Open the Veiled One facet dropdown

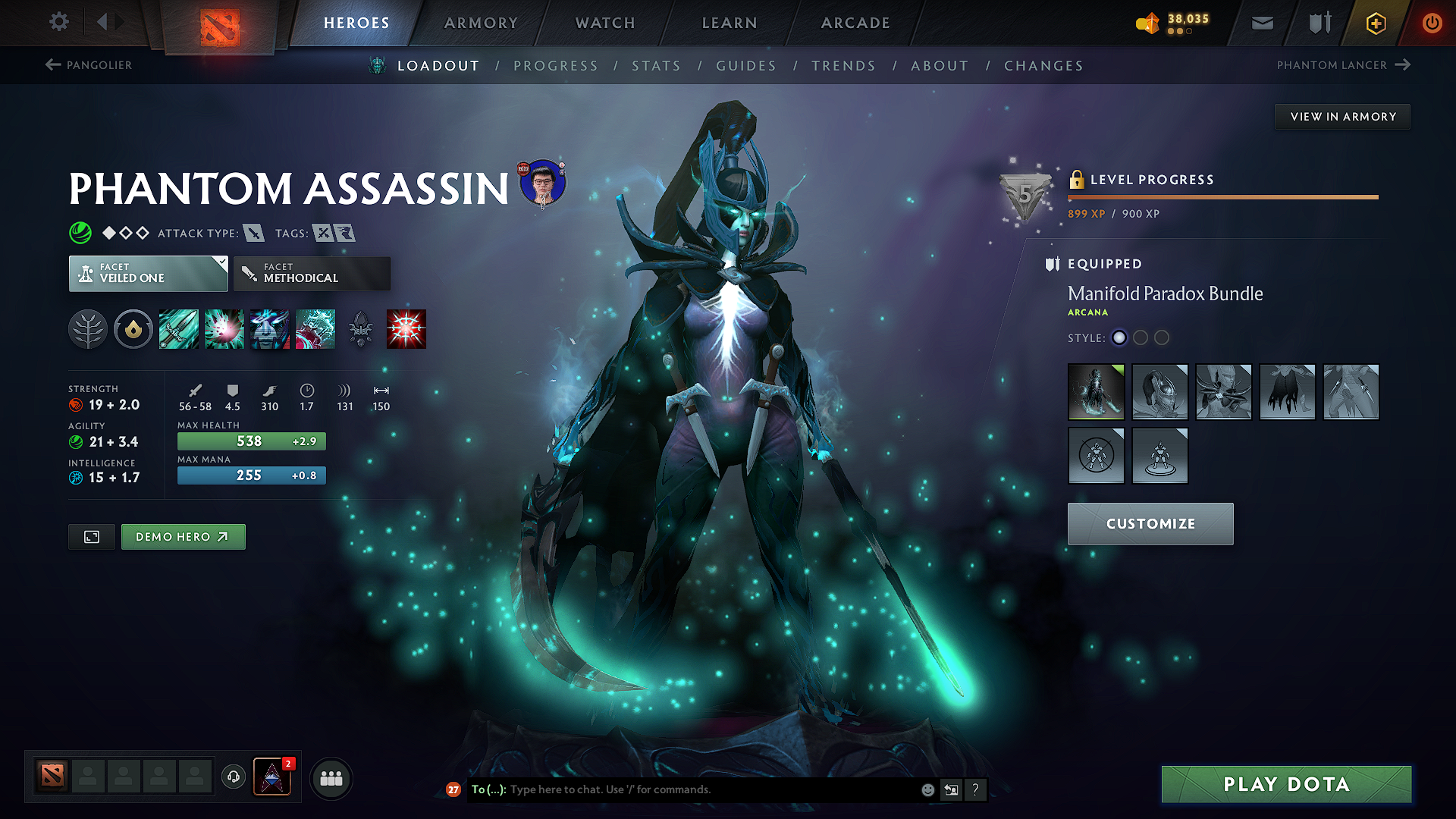click(x=148, y=273)
